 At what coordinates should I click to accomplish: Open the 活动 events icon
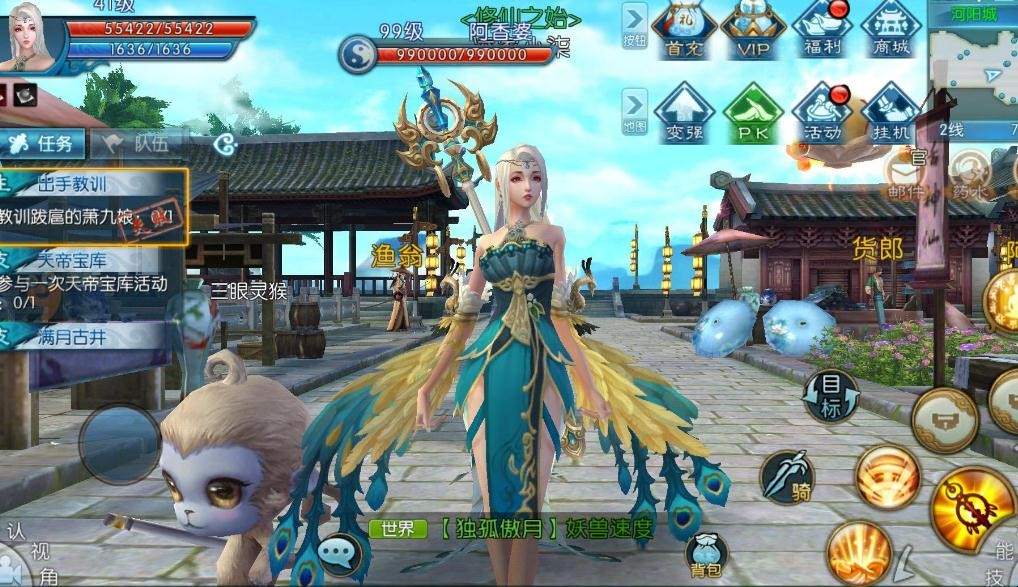(x=821, y=114)
